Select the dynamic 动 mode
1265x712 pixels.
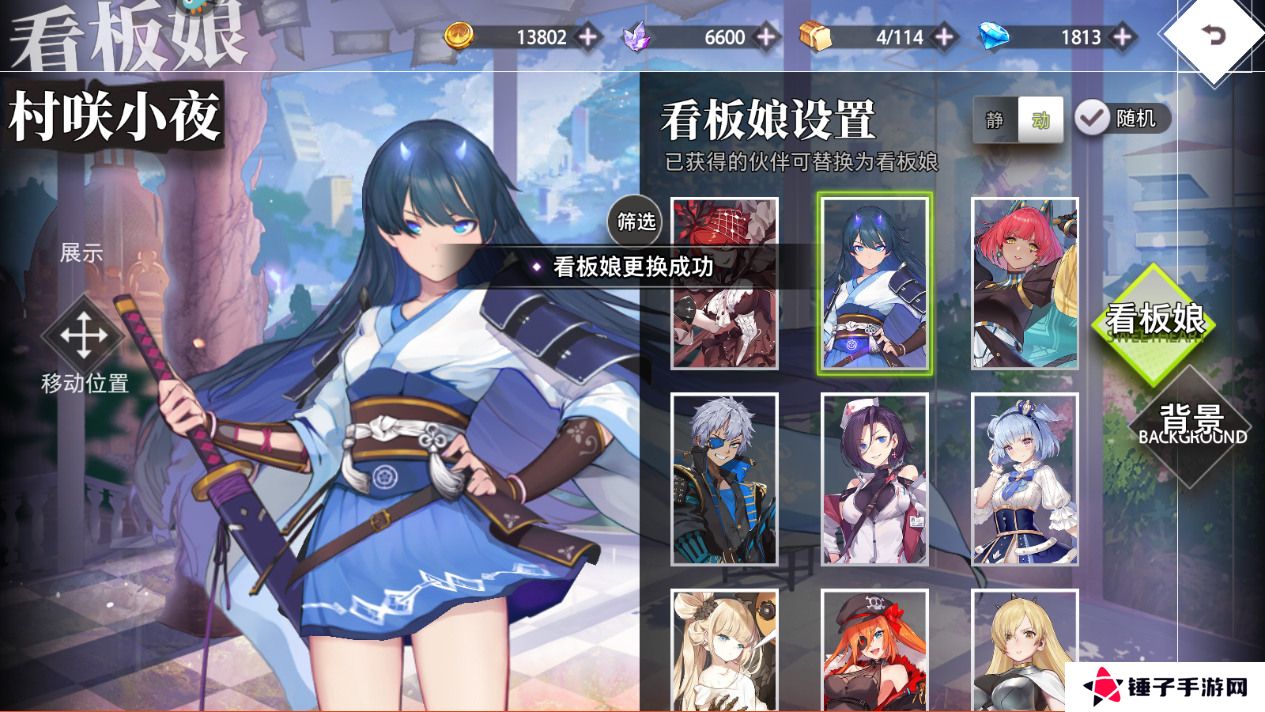pyautogui.click(x=1041, y=120)
